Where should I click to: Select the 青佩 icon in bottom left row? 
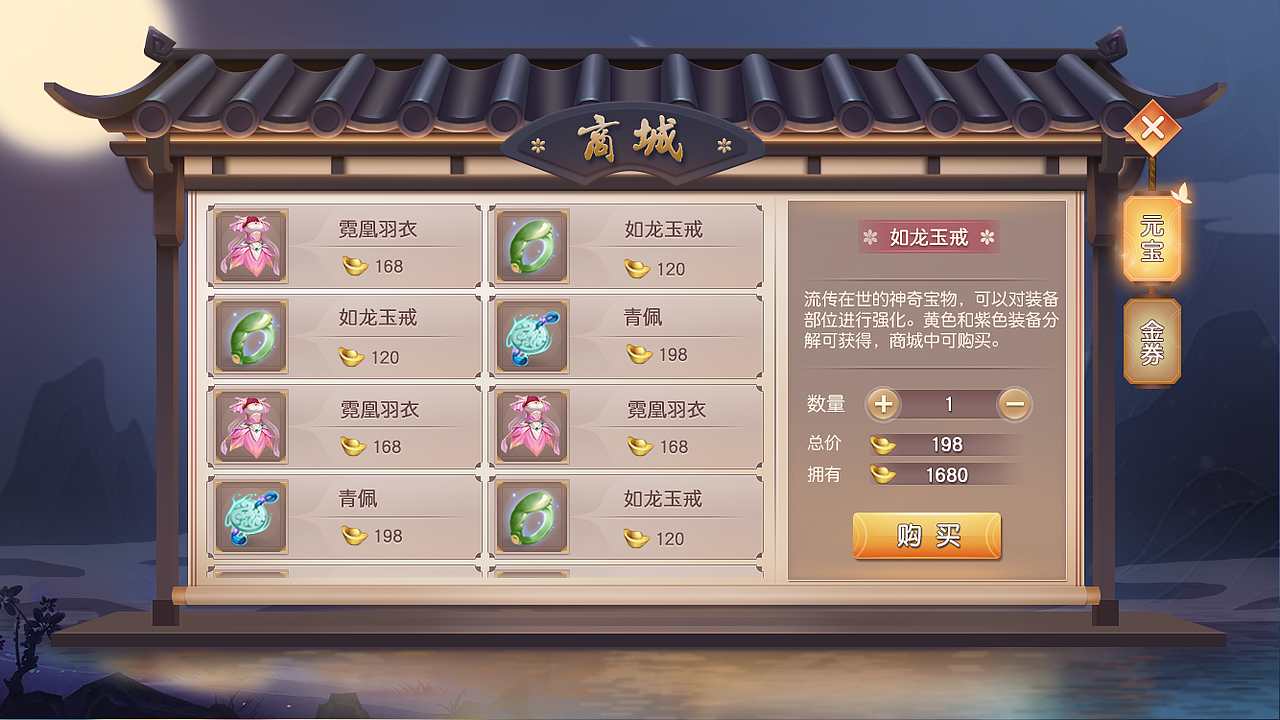(249, 516)
